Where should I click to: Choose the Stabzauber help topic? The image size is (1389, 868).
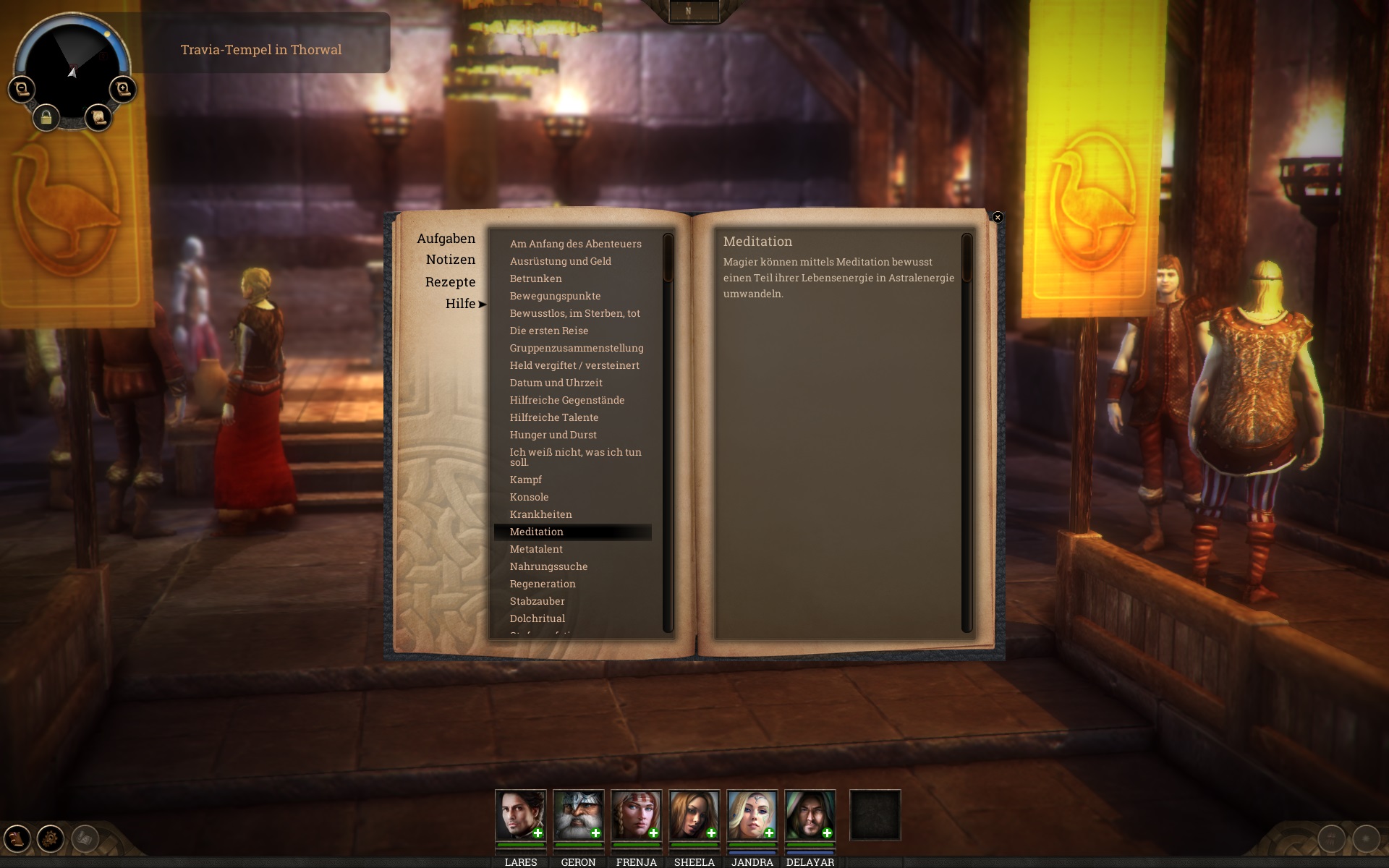point(537,601)
